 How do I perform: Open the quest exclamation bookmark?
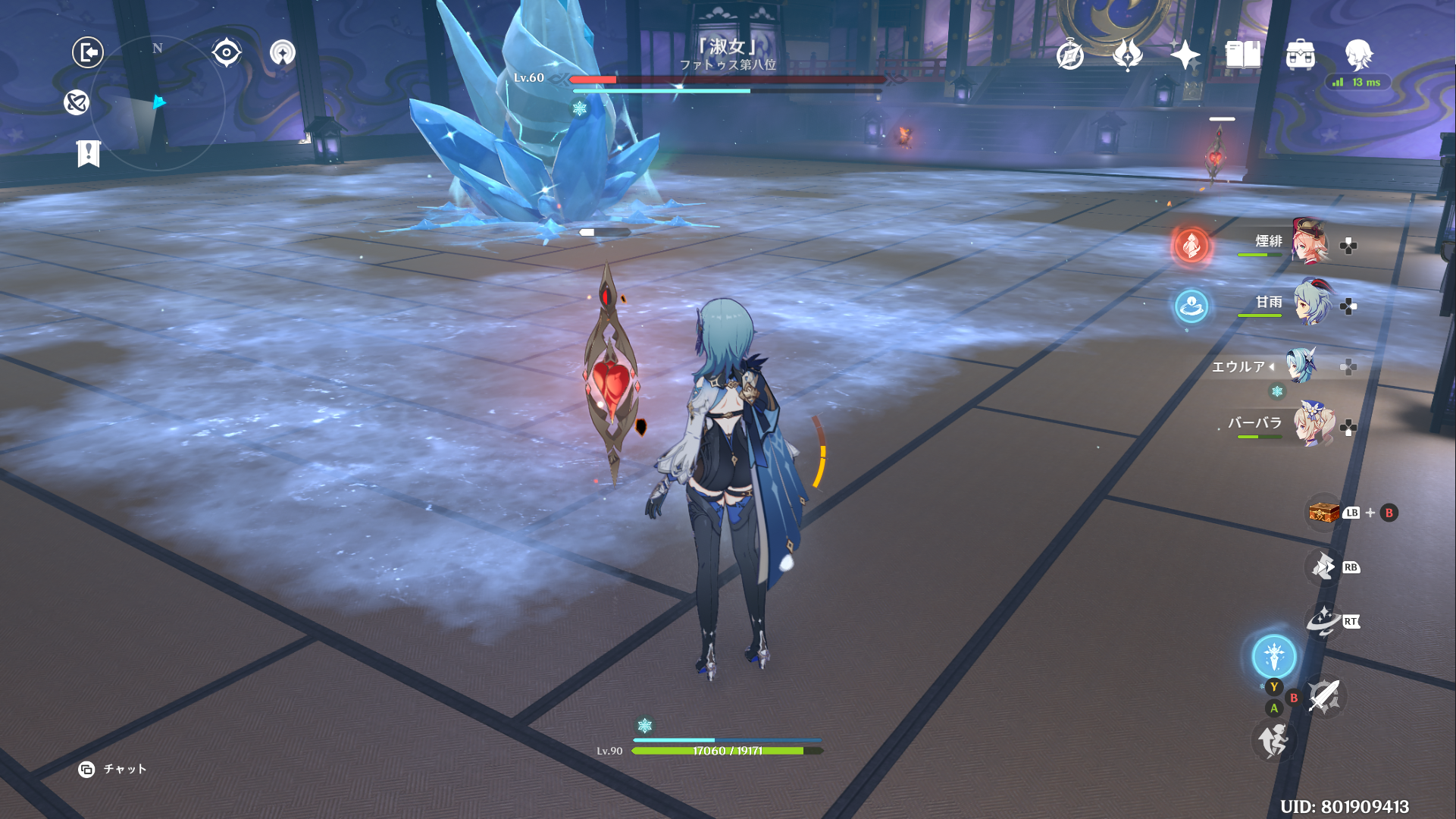click(x=89, y=153)
